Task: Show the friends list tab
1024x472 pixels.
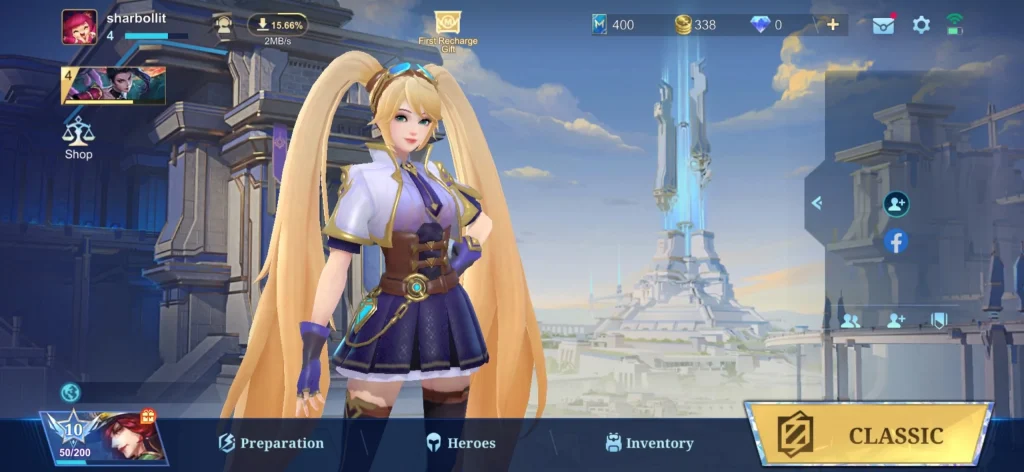Action: pyautogui.click(x=851, y=321)
